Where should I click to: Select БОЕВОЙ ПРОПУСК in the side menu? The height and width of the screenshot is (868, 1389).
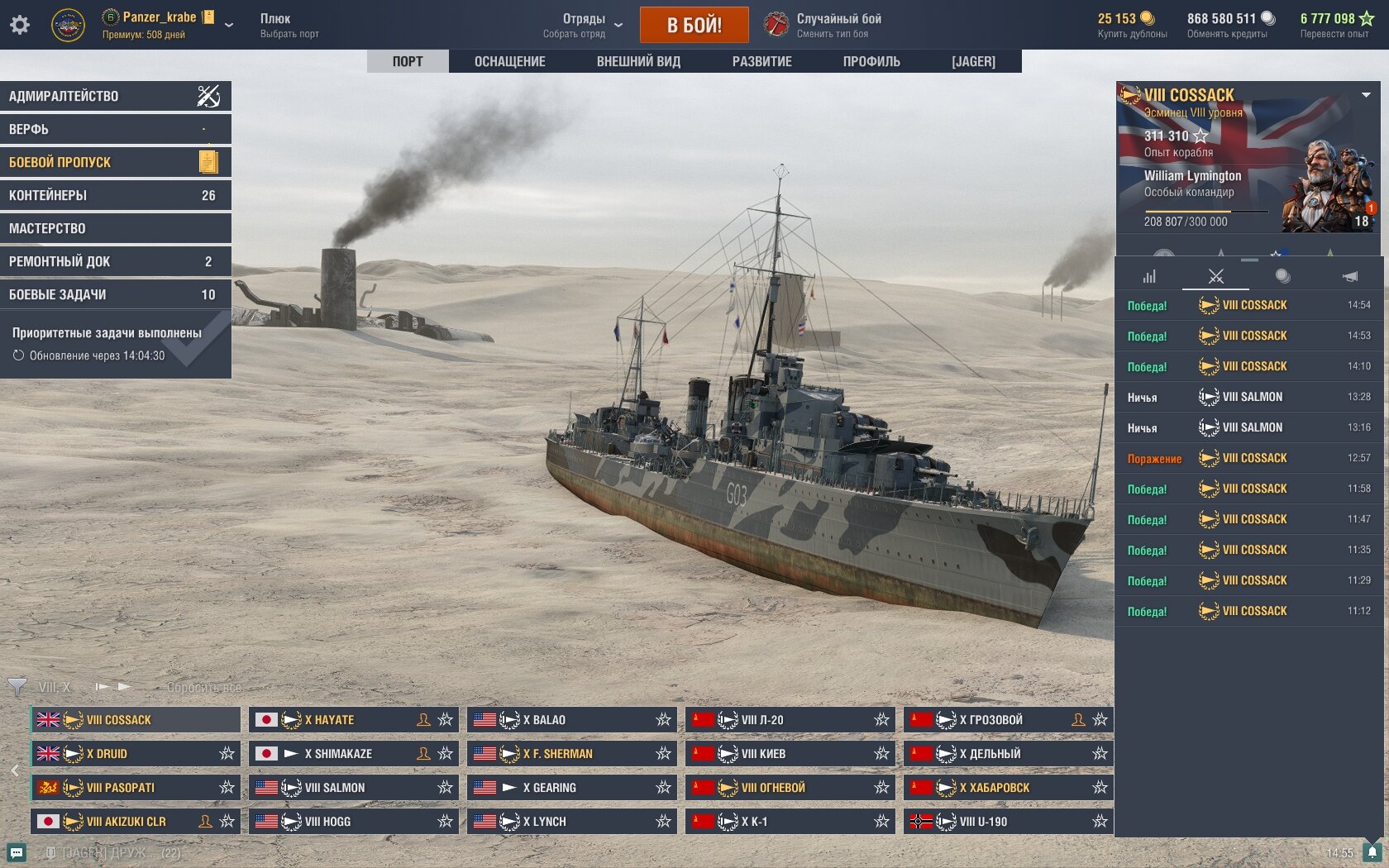115,162
